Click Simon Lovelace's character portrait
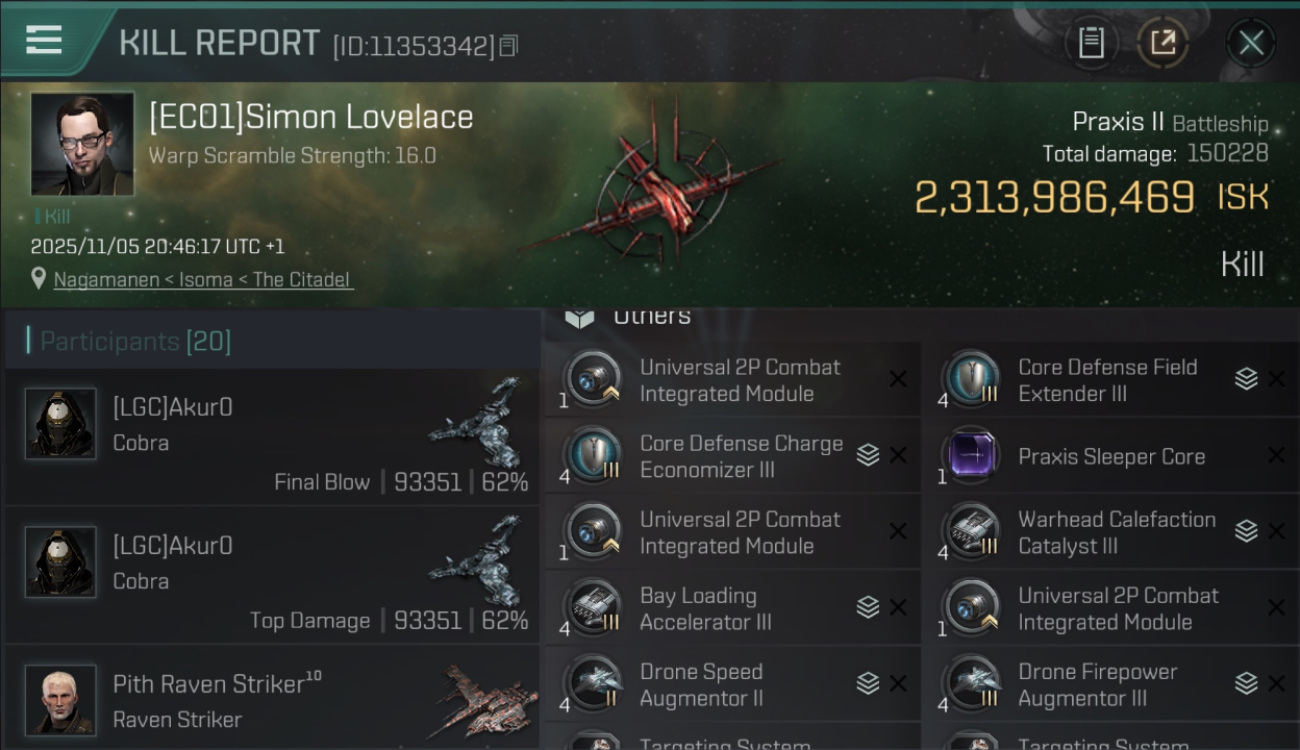 pos(82,145)
